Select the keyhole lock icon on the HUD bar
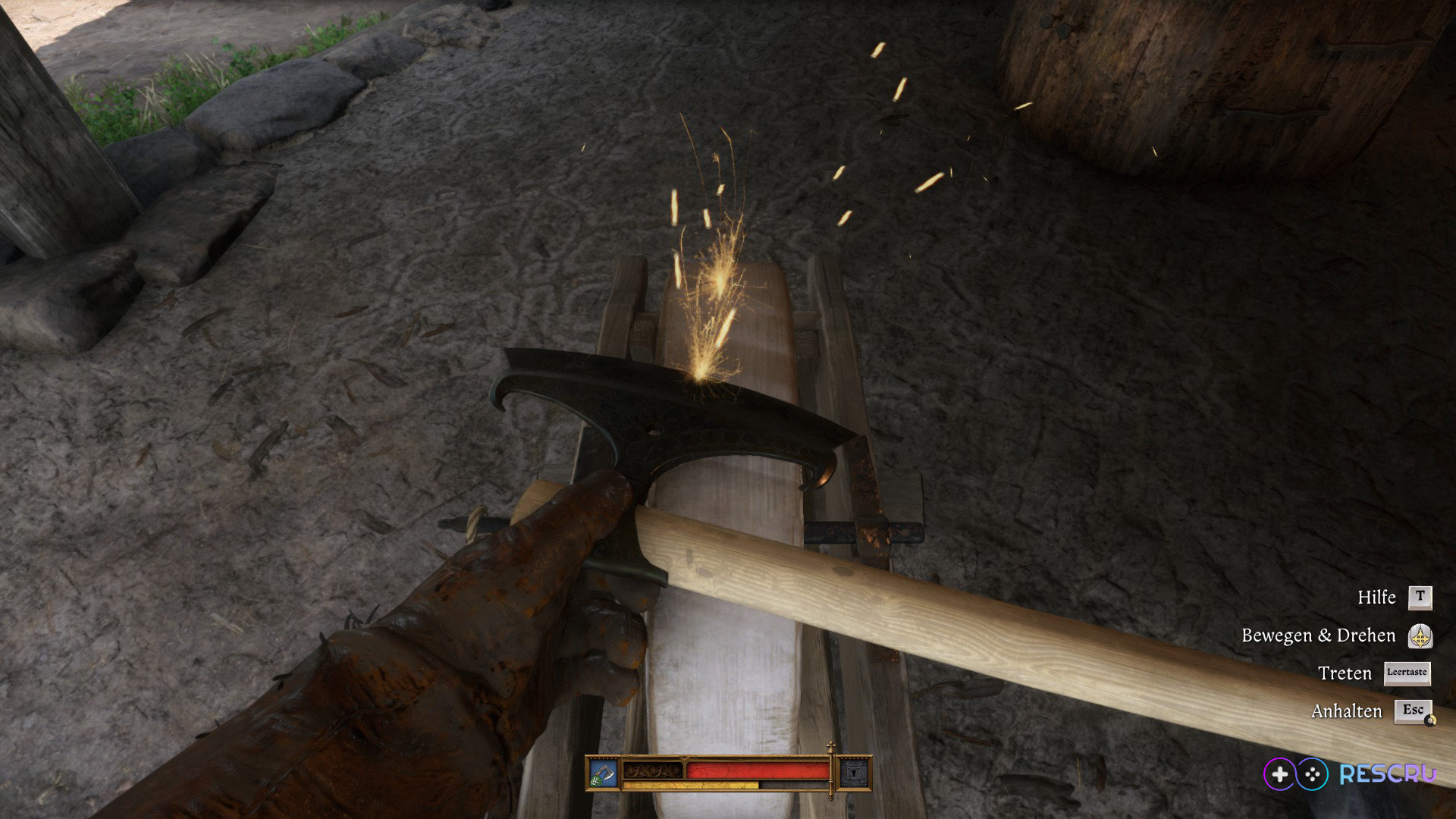Image resolution: width=1456 pixels, height=819 pixels. tap(854, 773)
